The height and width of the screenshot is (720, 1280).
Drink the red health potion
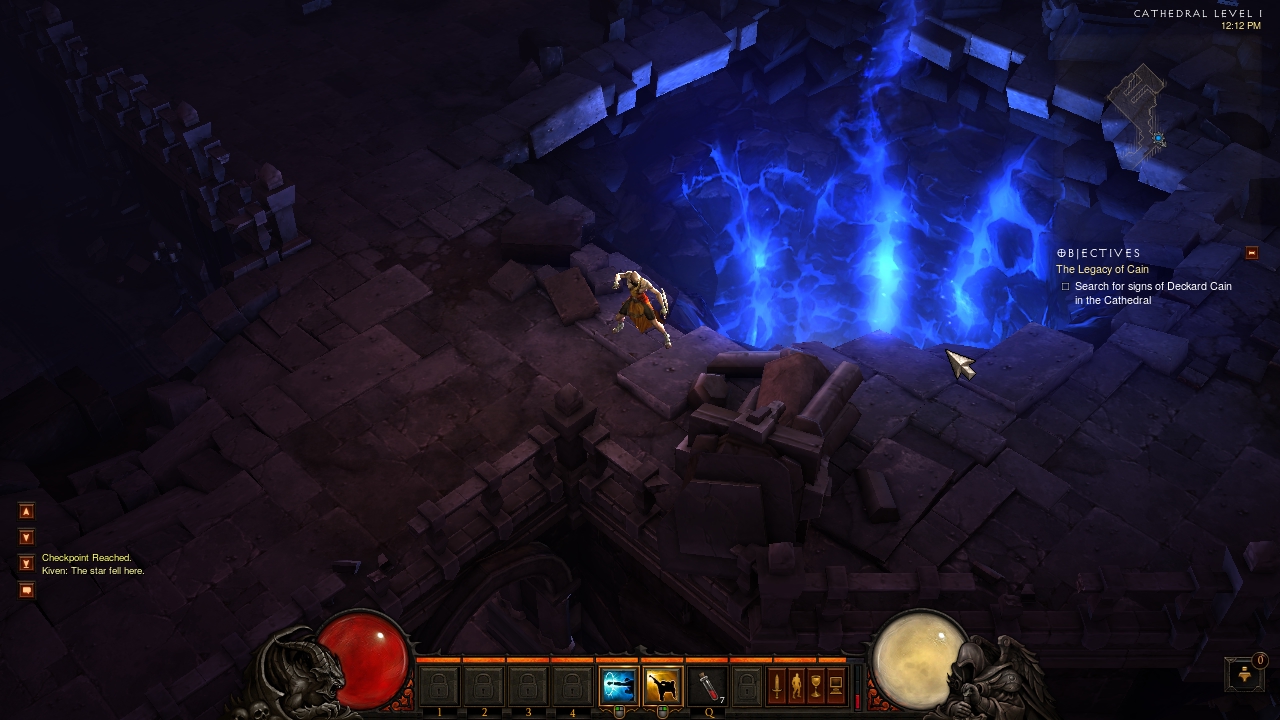tap(706, 686)
